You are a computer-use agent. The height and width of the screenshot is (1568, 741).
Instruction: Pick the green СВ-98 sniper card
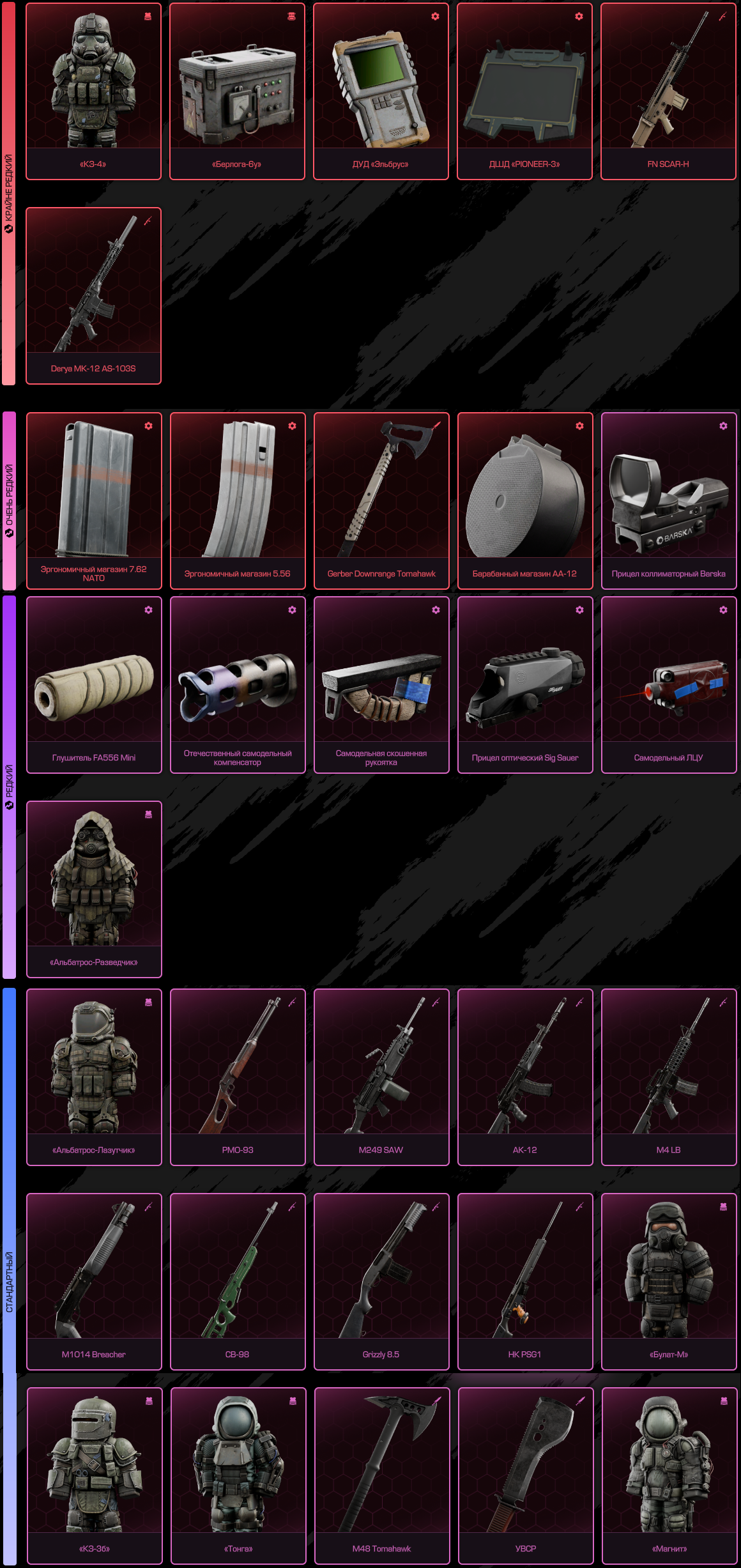(238, 1281)
